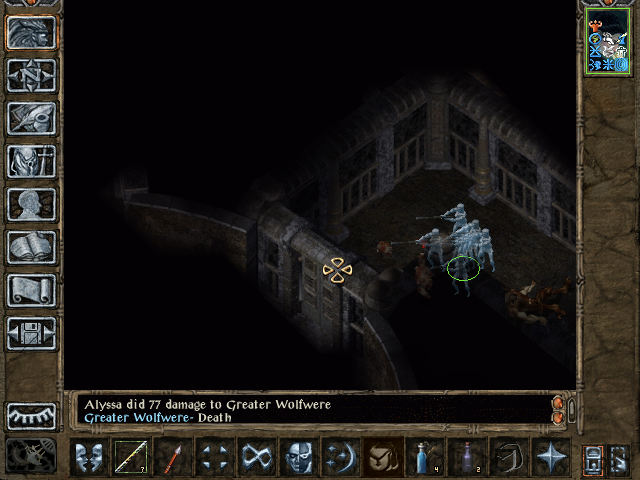Click the twin masks talk button

[x=88, y=457]
